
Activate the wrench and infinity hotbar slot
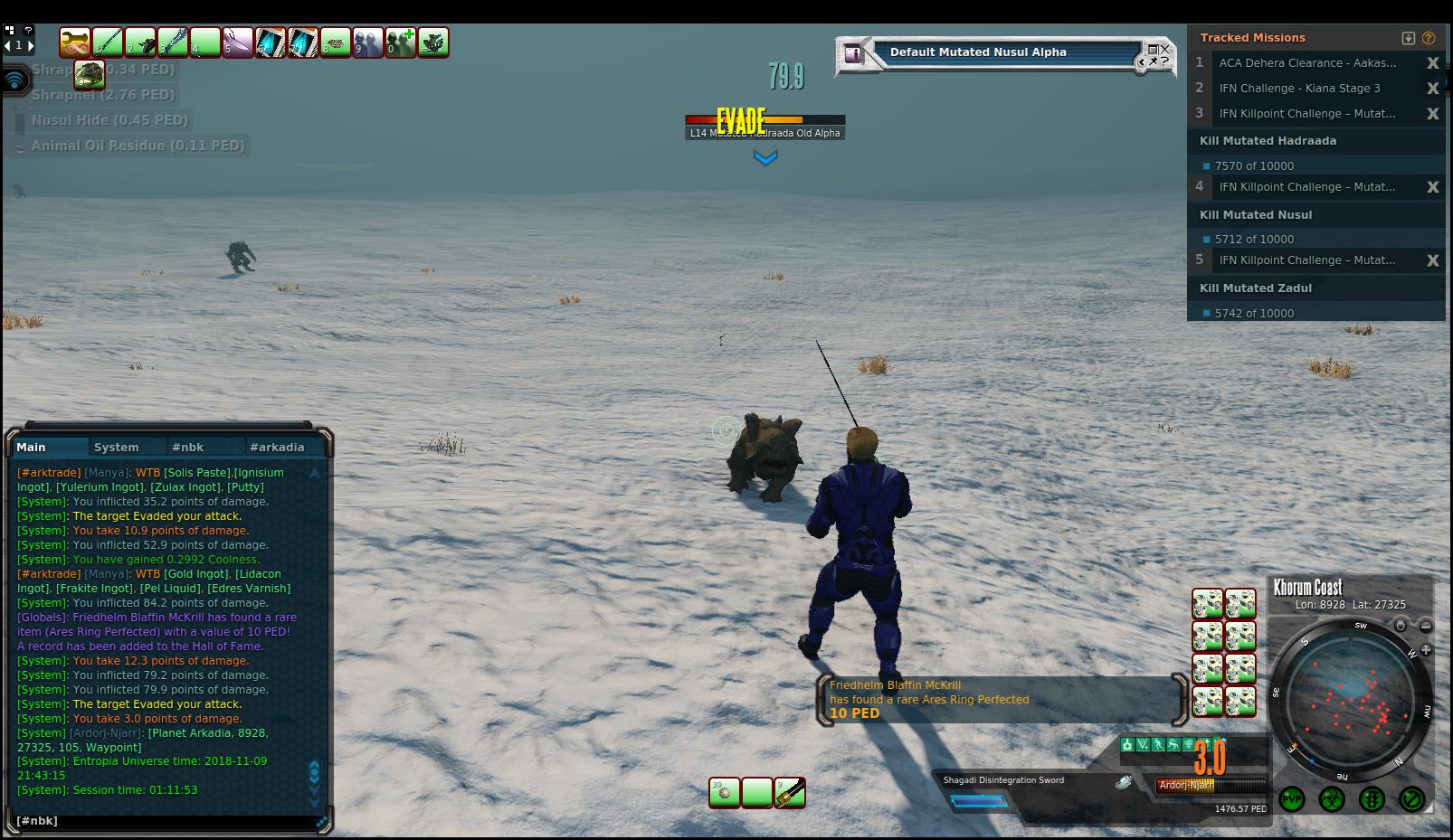tap(75, 42)
